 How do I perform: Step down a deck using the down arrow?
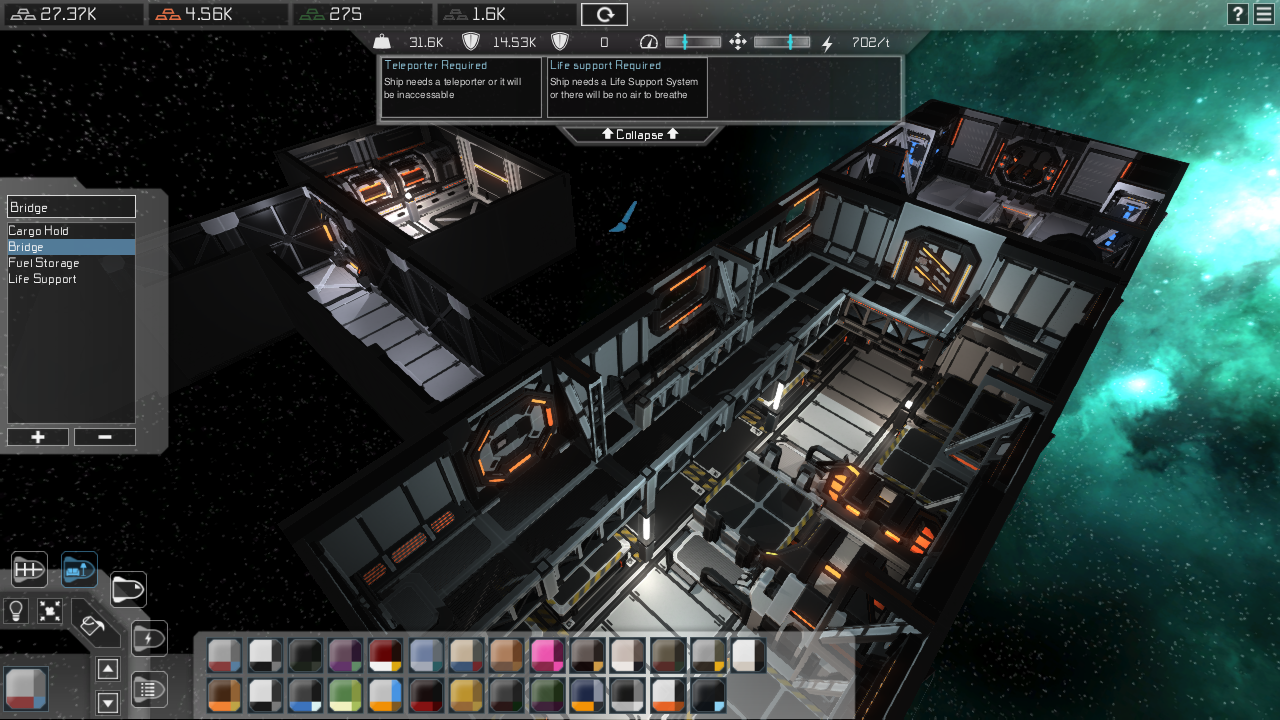pyautogui.click(x=107, y=702)
